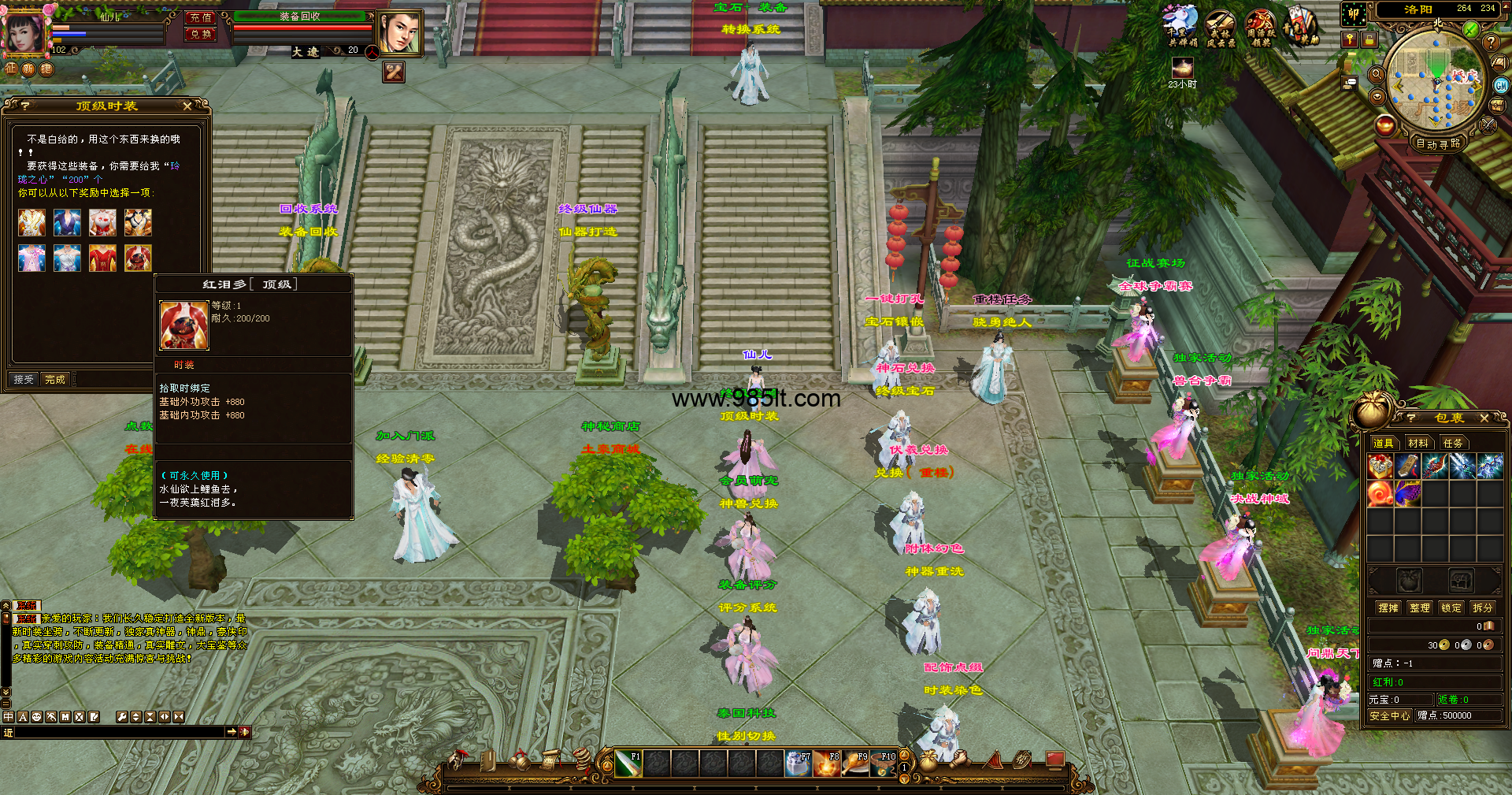Activate 自动寻路 auto-pathfinding
The image size is (1512, 795).
pos(1438,143)
